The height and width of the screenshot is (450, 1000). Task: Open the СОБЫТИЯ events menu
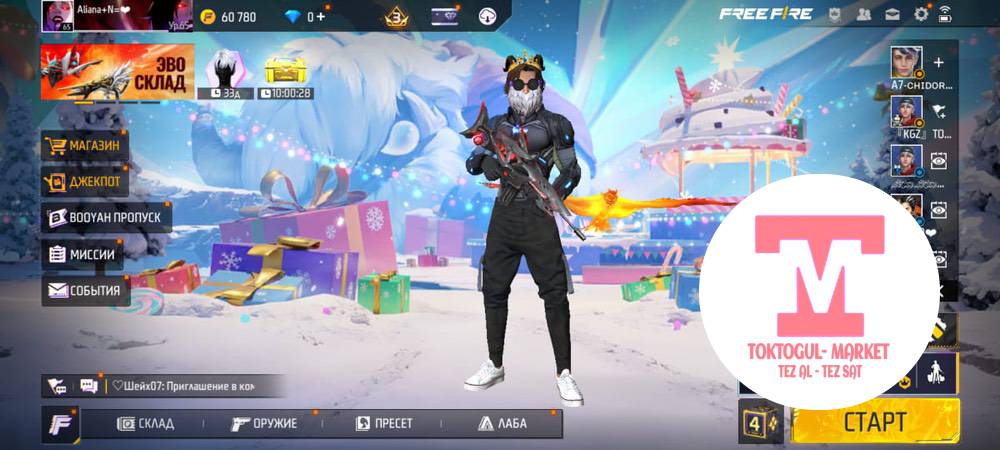(86, 291)
